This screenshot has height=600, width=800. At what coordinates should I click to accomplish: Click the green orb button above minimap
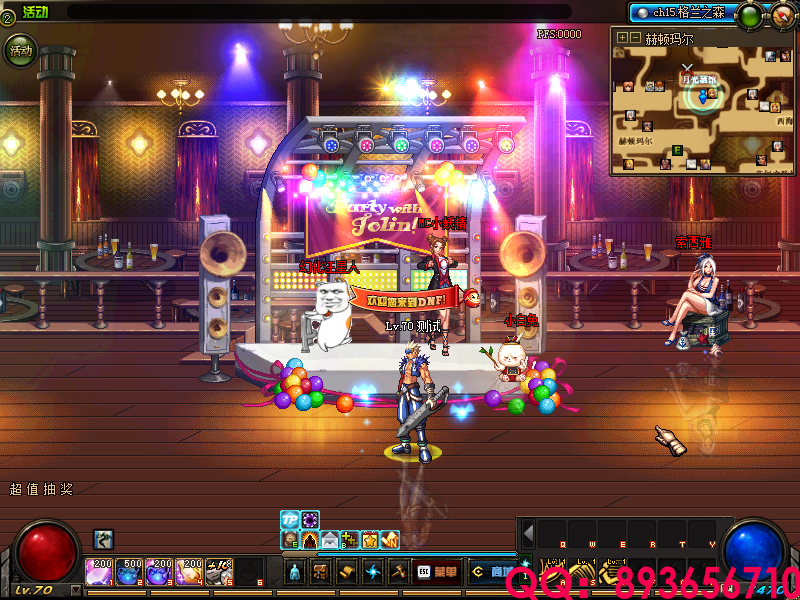point(747,15)
